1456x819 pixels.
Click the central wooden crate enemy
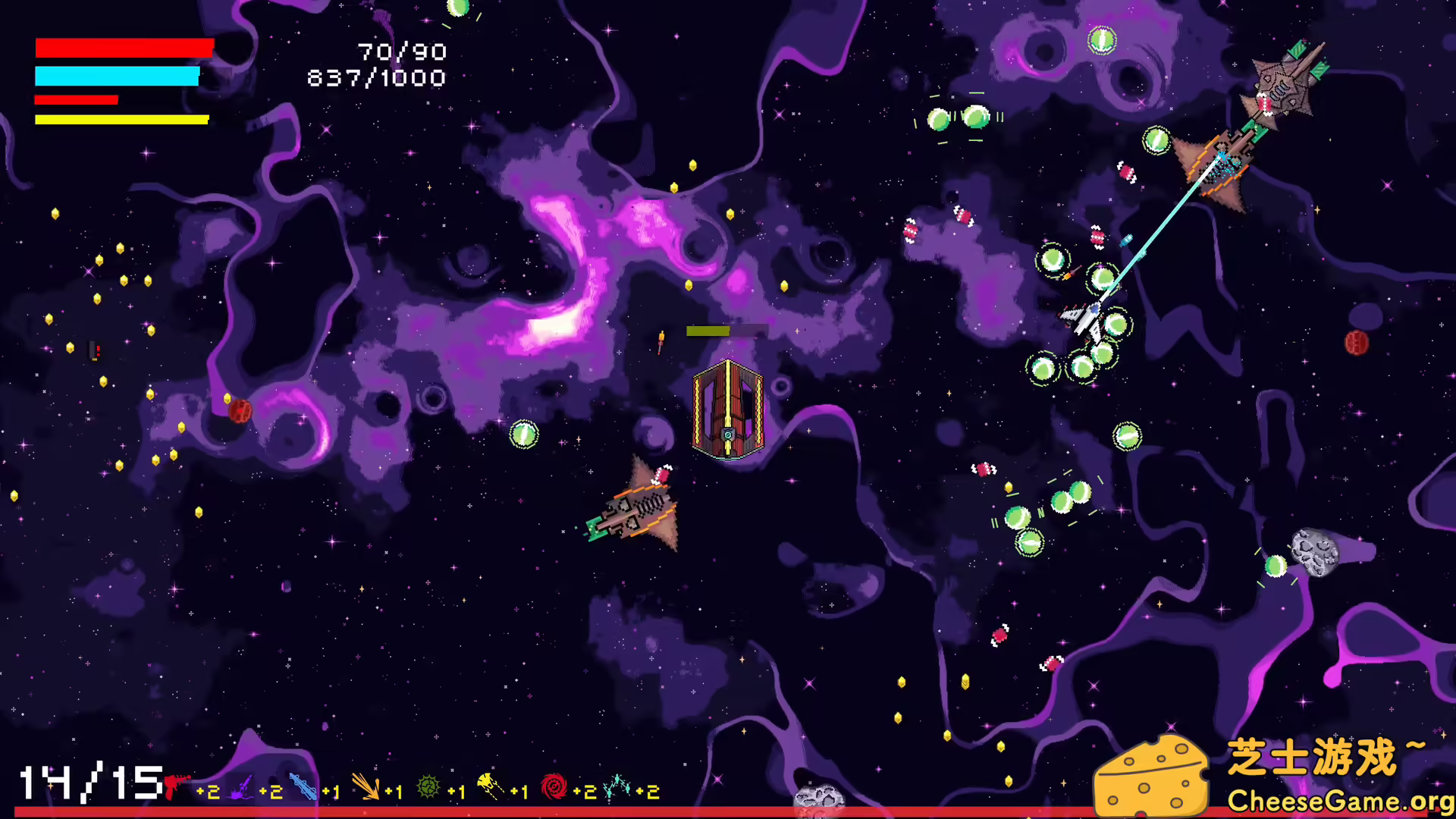point(726,409)
